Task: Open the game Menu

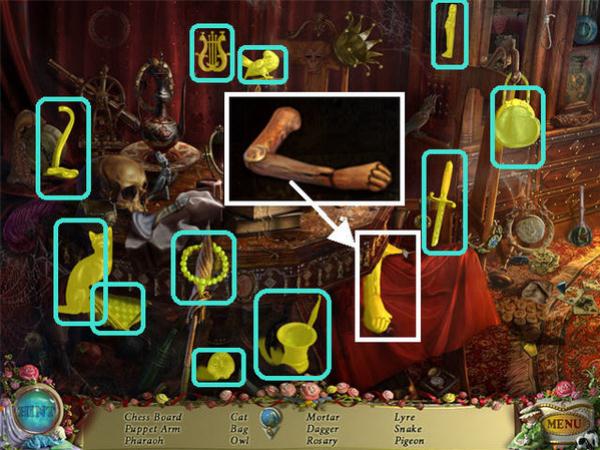Action: click(563, 425)
